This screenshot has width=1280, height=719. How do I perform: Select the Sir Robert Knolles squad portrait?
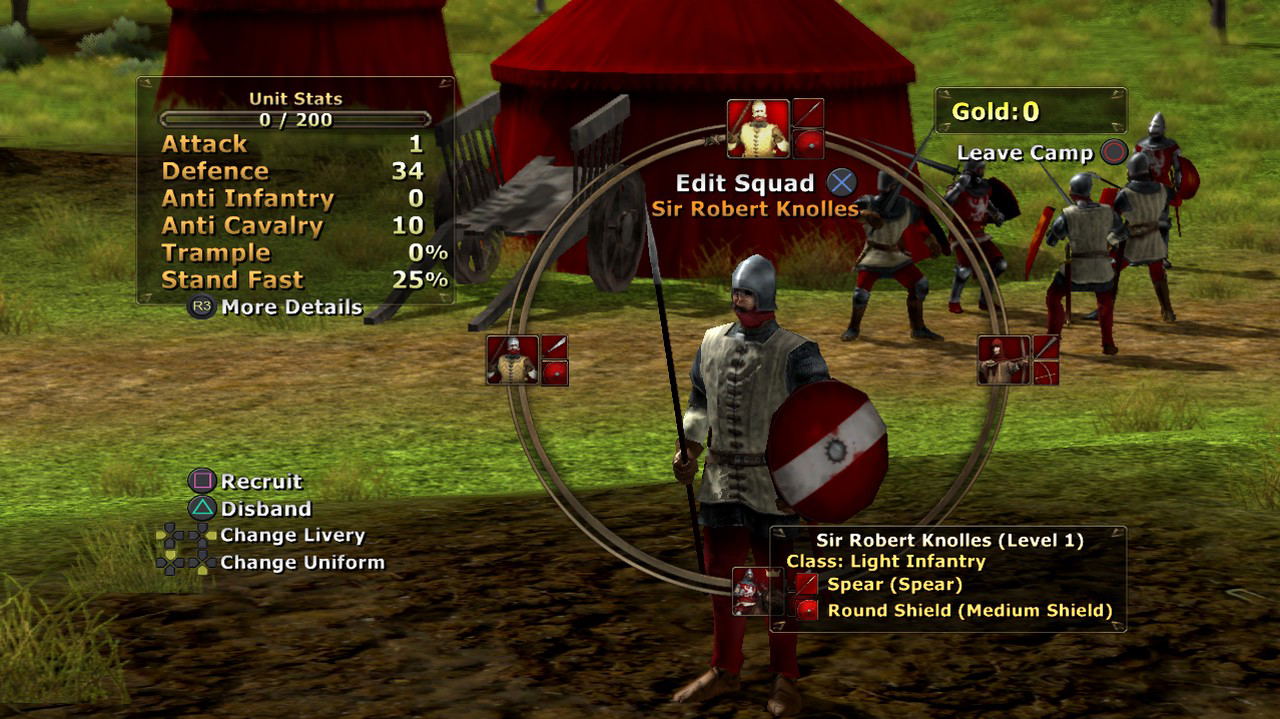coord(759,128)
